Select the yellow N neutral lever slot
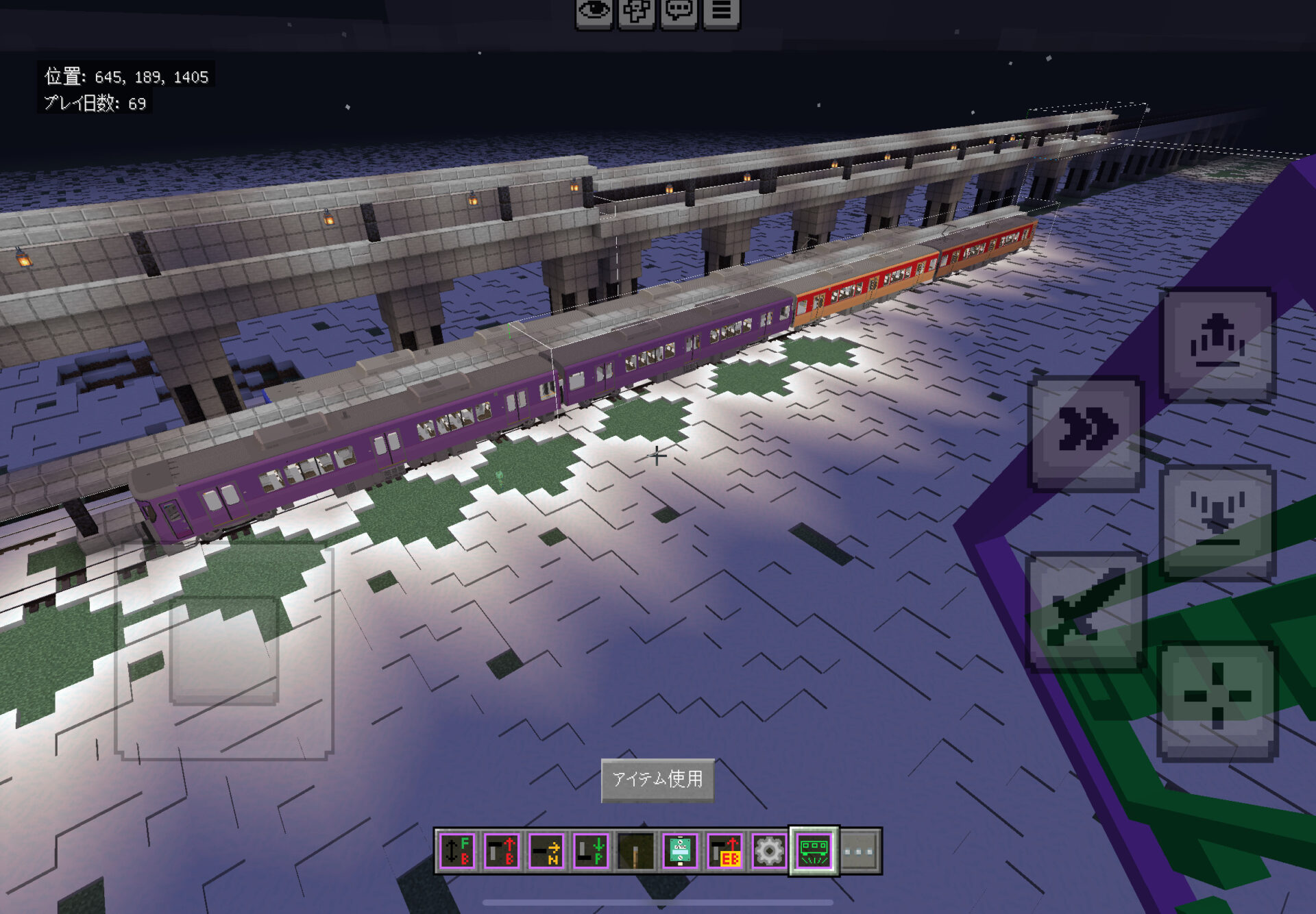 click(x=546, y=851)
